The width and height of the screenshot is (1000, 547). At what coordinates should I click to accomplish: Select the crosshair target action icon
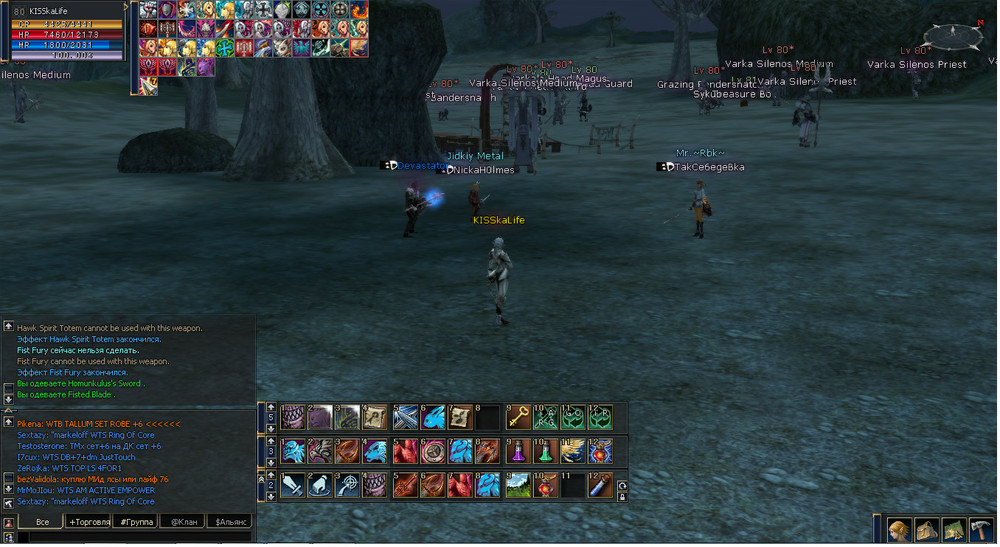coord(348,485)
